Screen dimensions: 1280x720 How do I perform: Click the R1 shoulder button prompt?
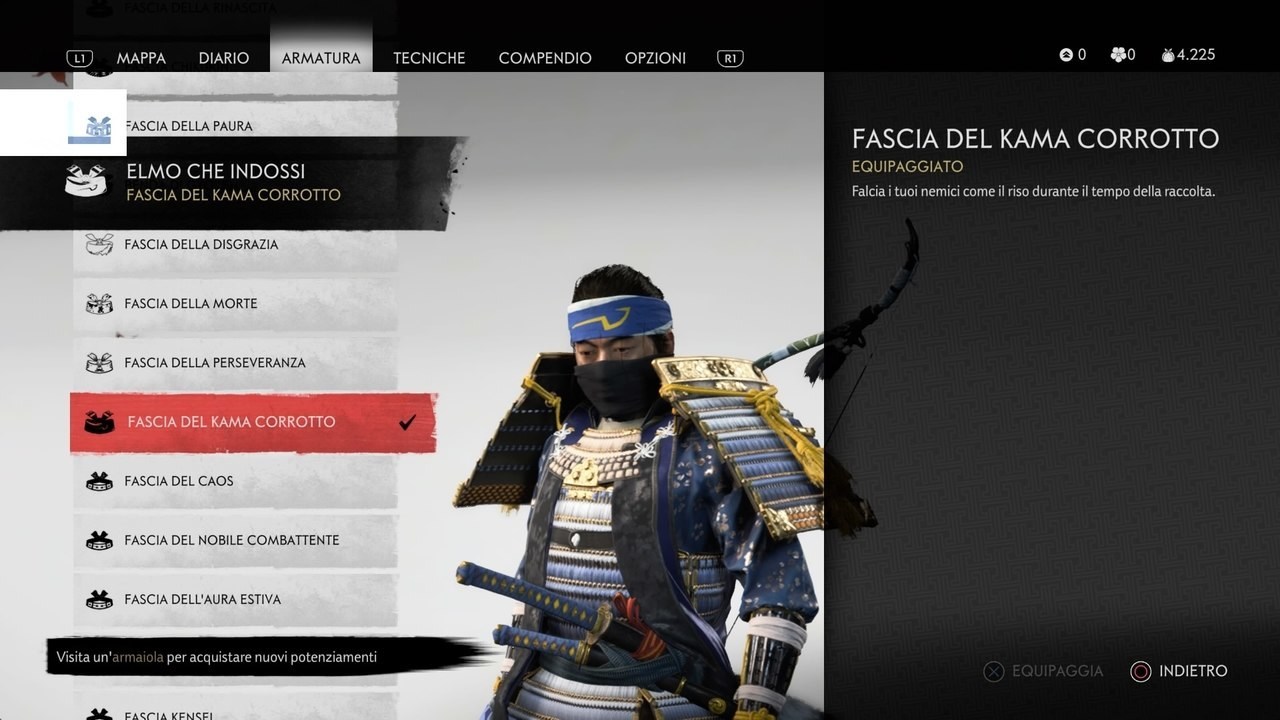pyautogui.click(x=729, y=57)
